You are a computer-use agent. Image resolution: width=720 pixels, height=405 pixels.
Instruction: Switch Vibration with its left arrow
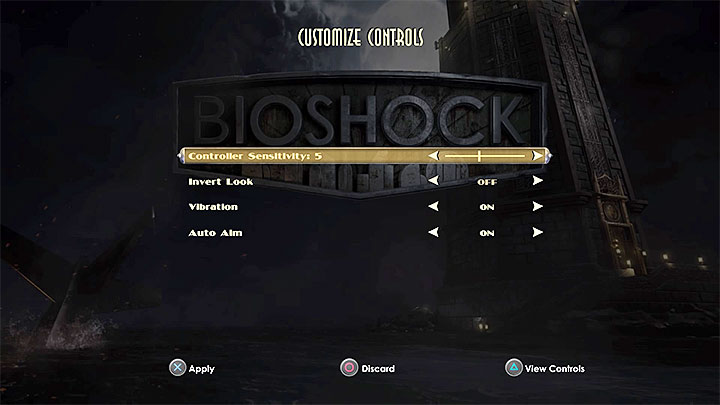(x=434, y=207)
